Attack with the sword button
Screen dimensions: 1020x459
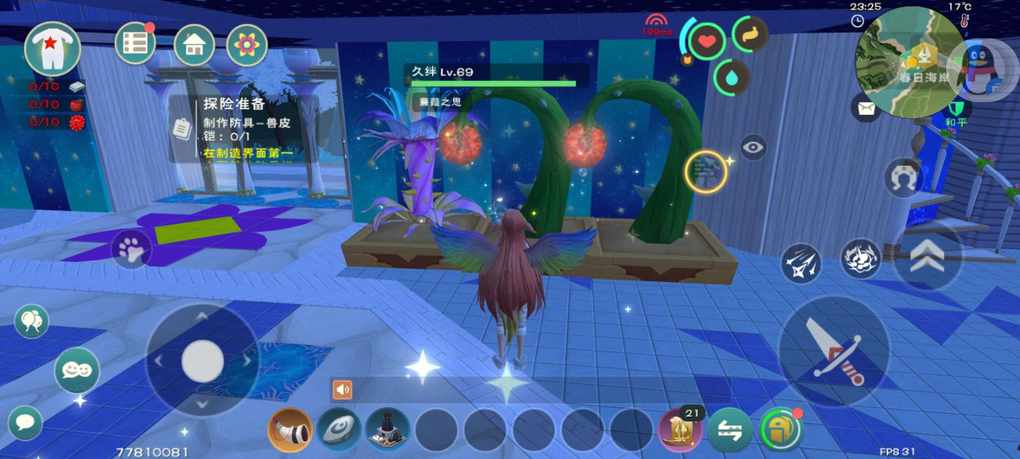coord(833,350)
